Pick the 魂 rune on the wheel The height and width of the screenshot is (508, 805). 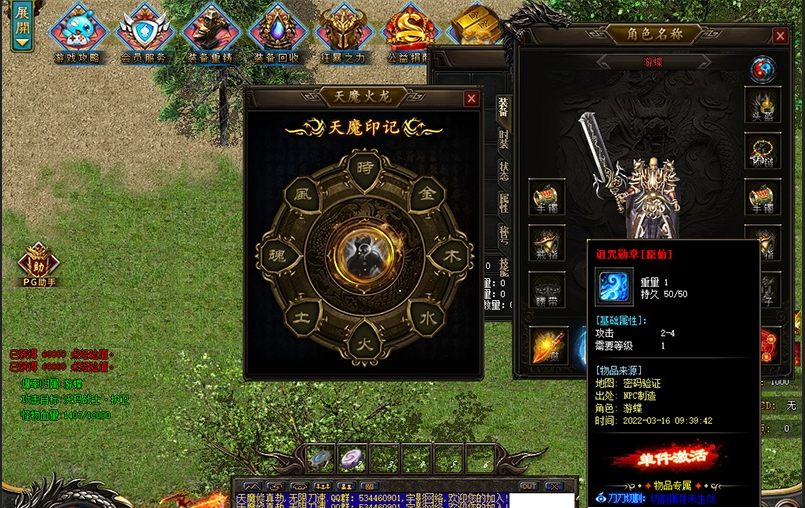click(x=276, y=256)
